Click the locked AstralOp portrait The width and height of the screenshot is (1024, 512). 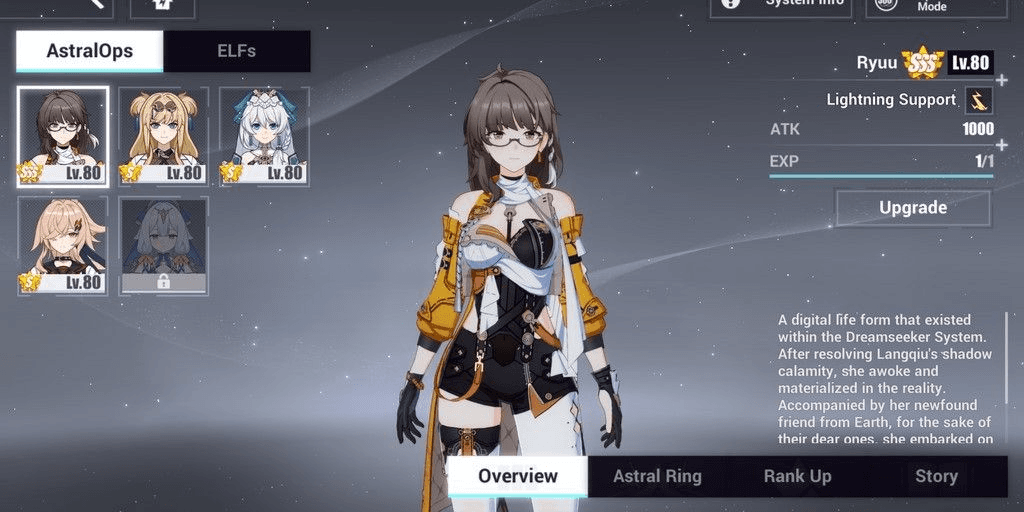164,245
